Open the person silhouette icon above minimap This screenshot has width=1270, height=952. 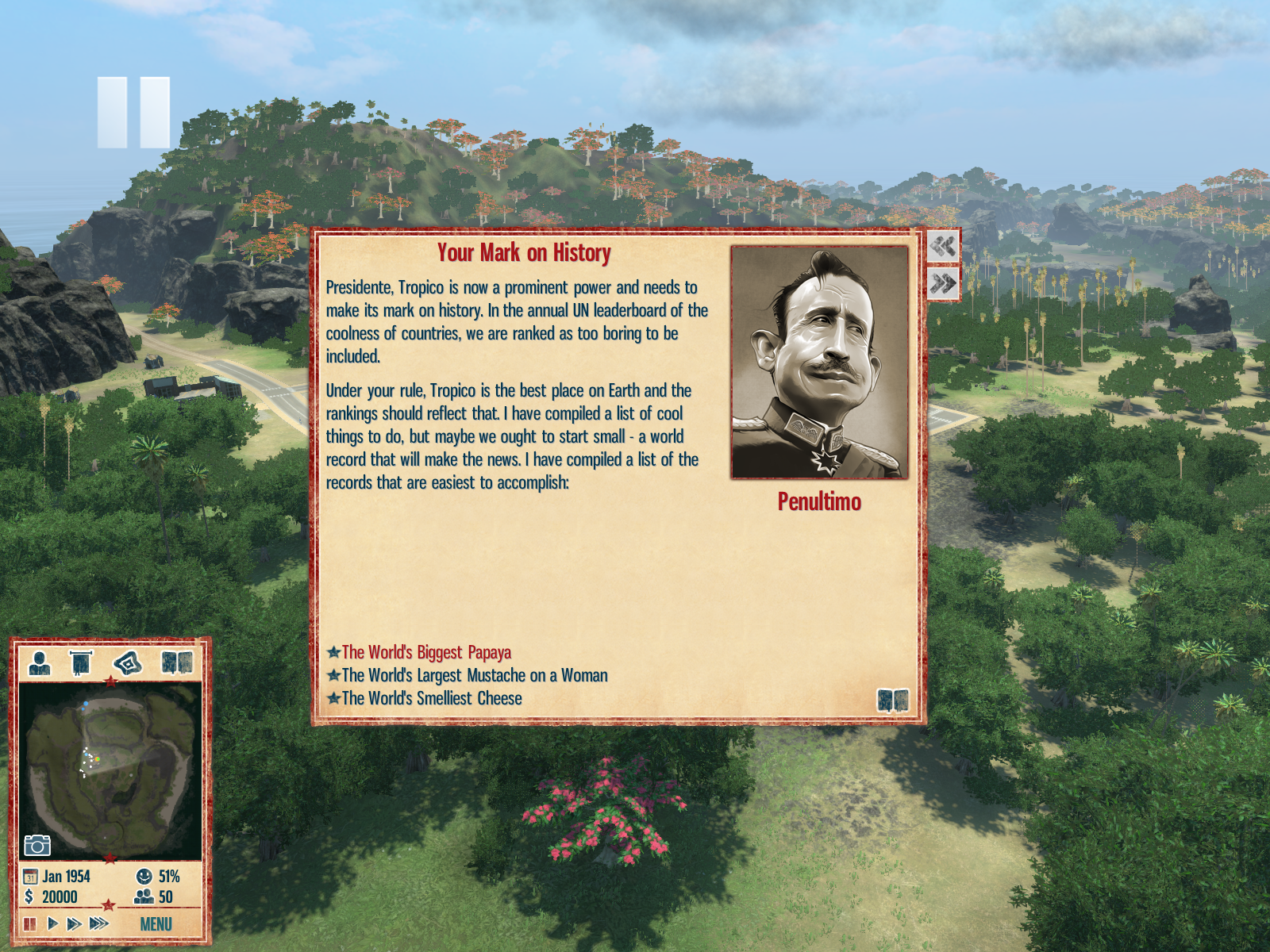click(40, 662)
